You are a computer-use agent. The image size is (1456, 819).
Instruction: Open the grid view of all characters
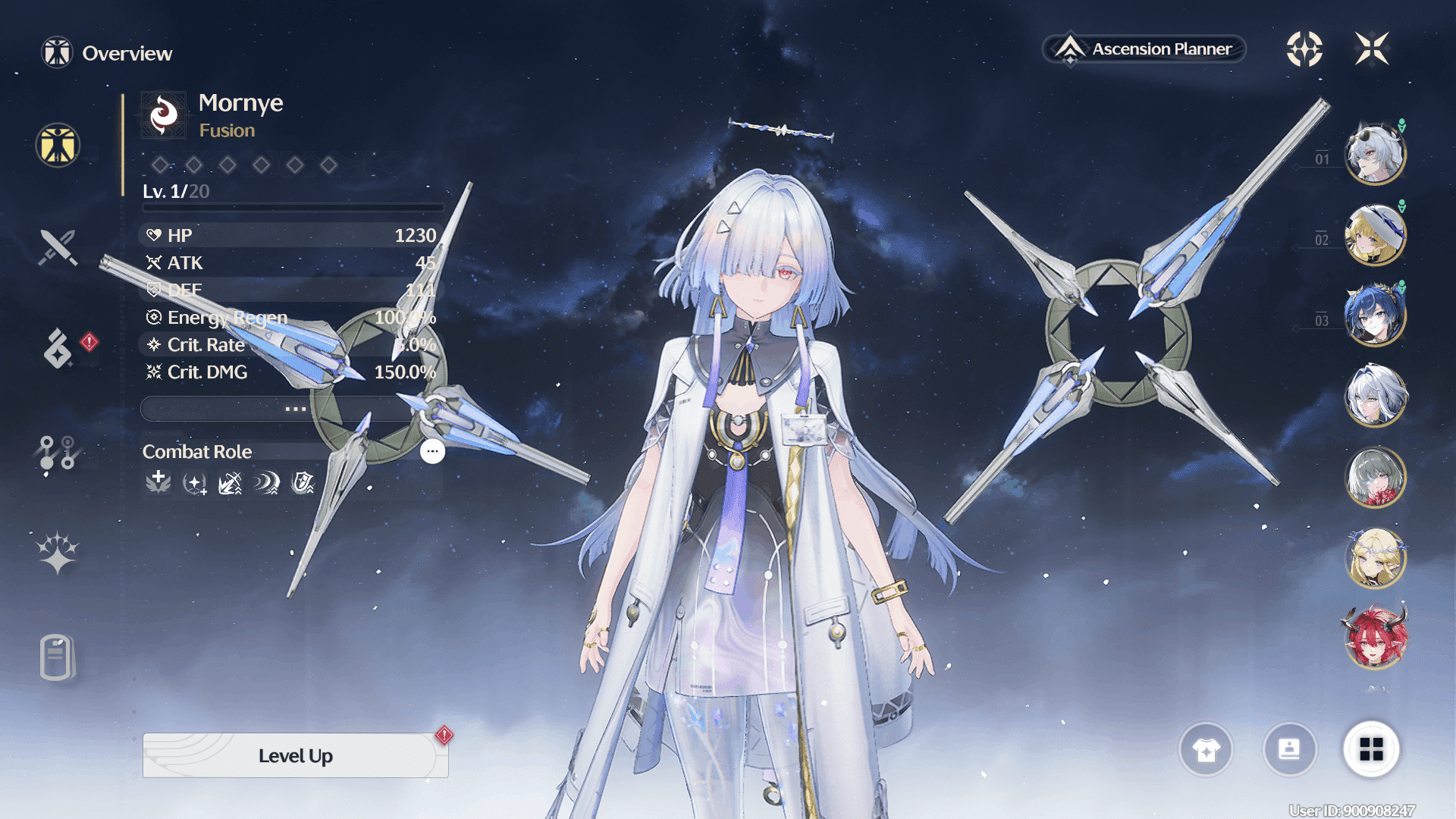tap(1371, 749)
